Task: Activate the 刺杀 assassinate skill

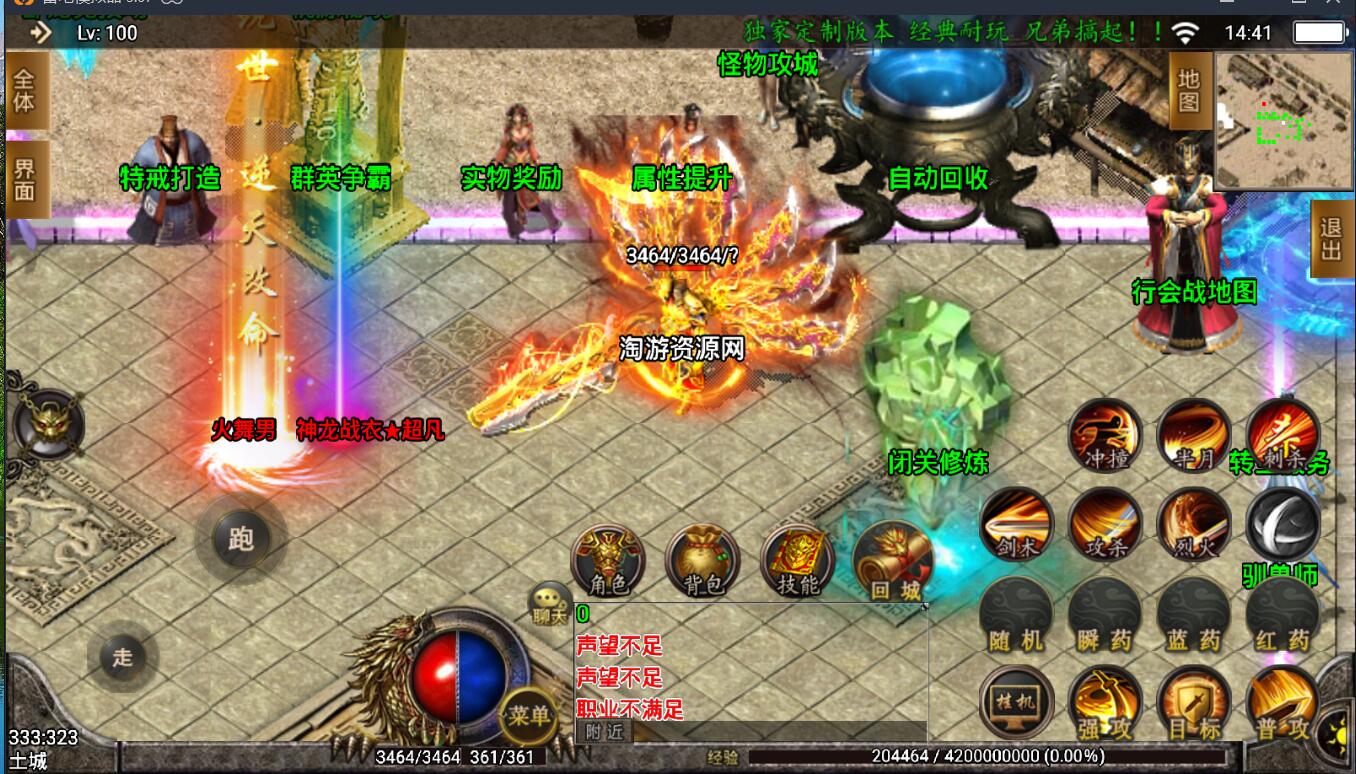Action: coord(1282,435)
